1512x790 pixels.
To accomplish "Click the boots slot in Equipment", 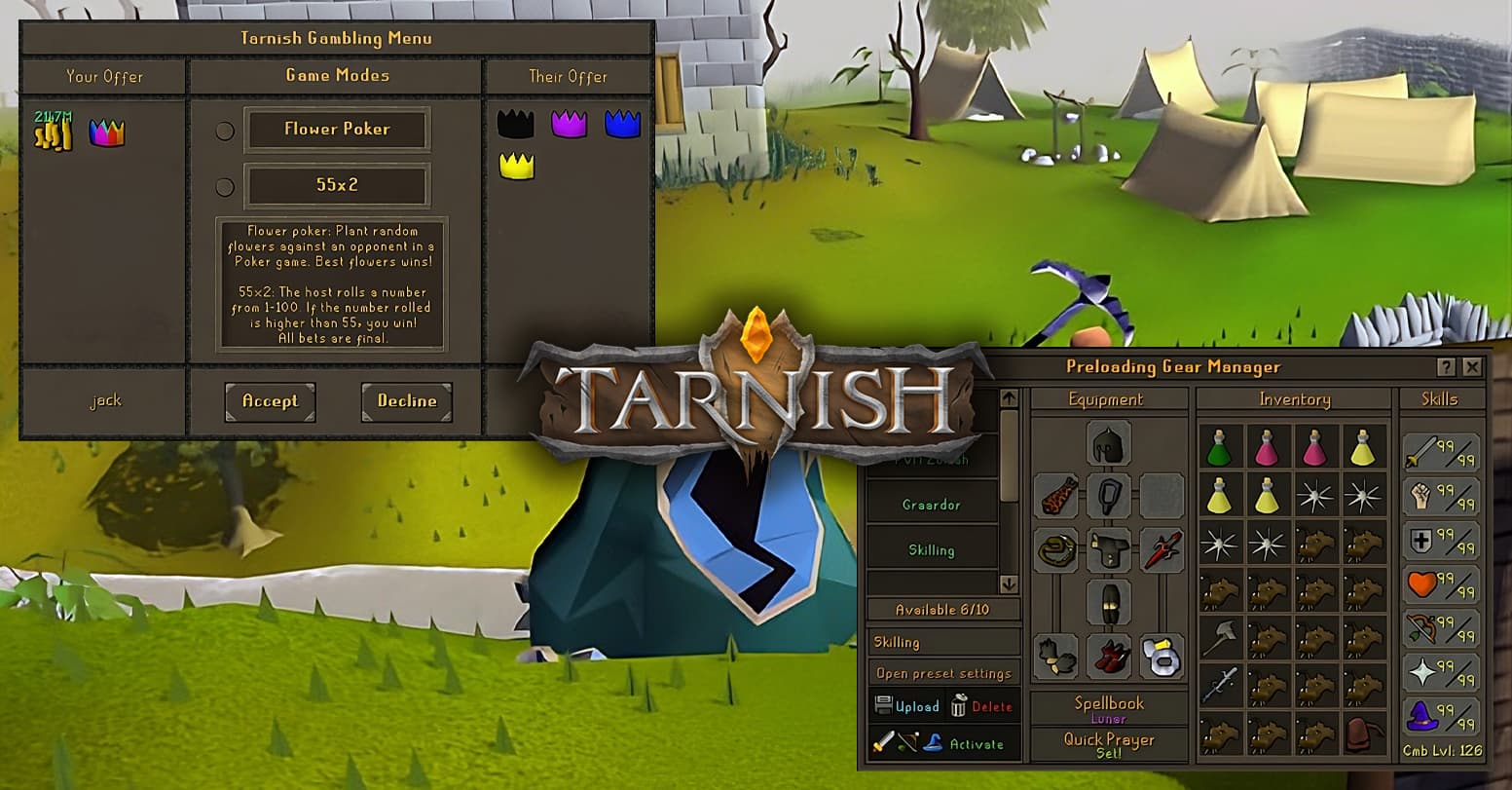I will 1107,656.
